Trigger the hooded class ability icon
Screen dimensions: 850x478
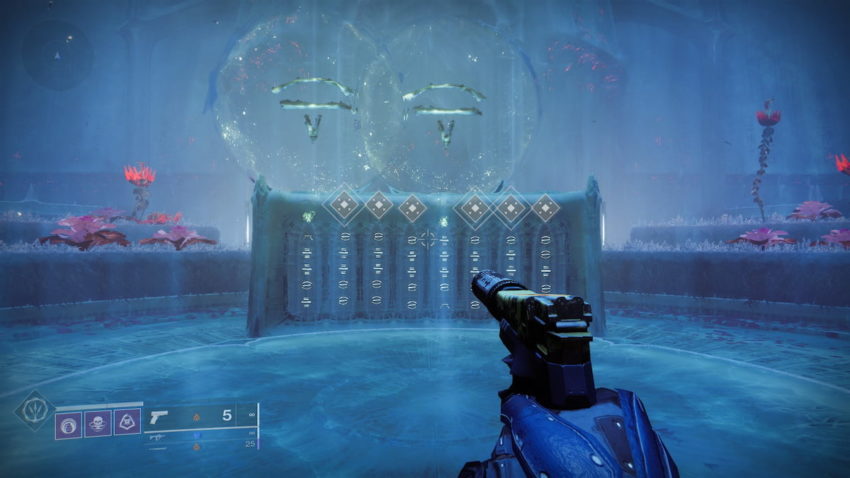point(128,424)
